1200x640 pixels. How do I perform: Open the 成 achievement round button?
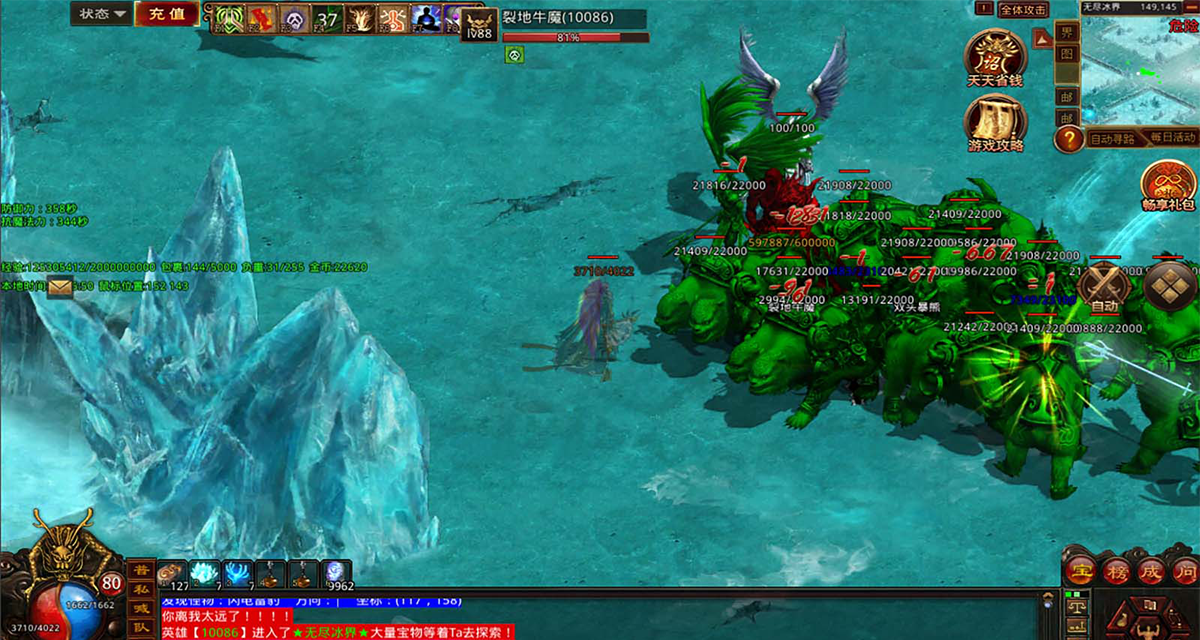[x=1150, y=572]
